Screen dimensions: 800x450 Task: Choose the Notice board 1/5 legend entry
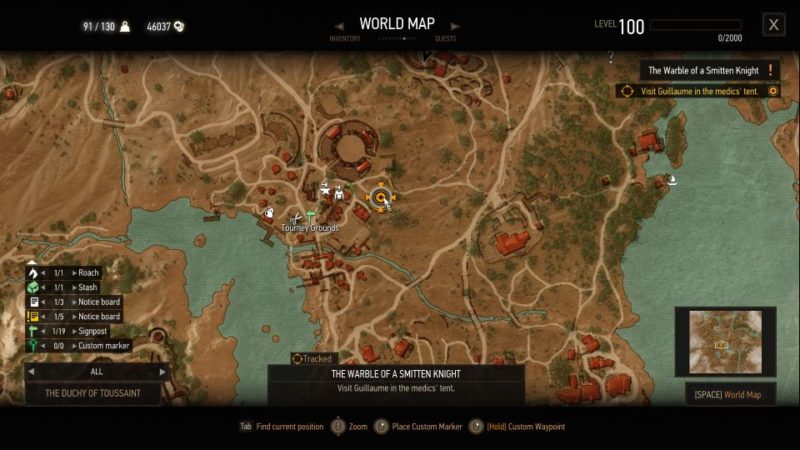(x=97, y=317)
